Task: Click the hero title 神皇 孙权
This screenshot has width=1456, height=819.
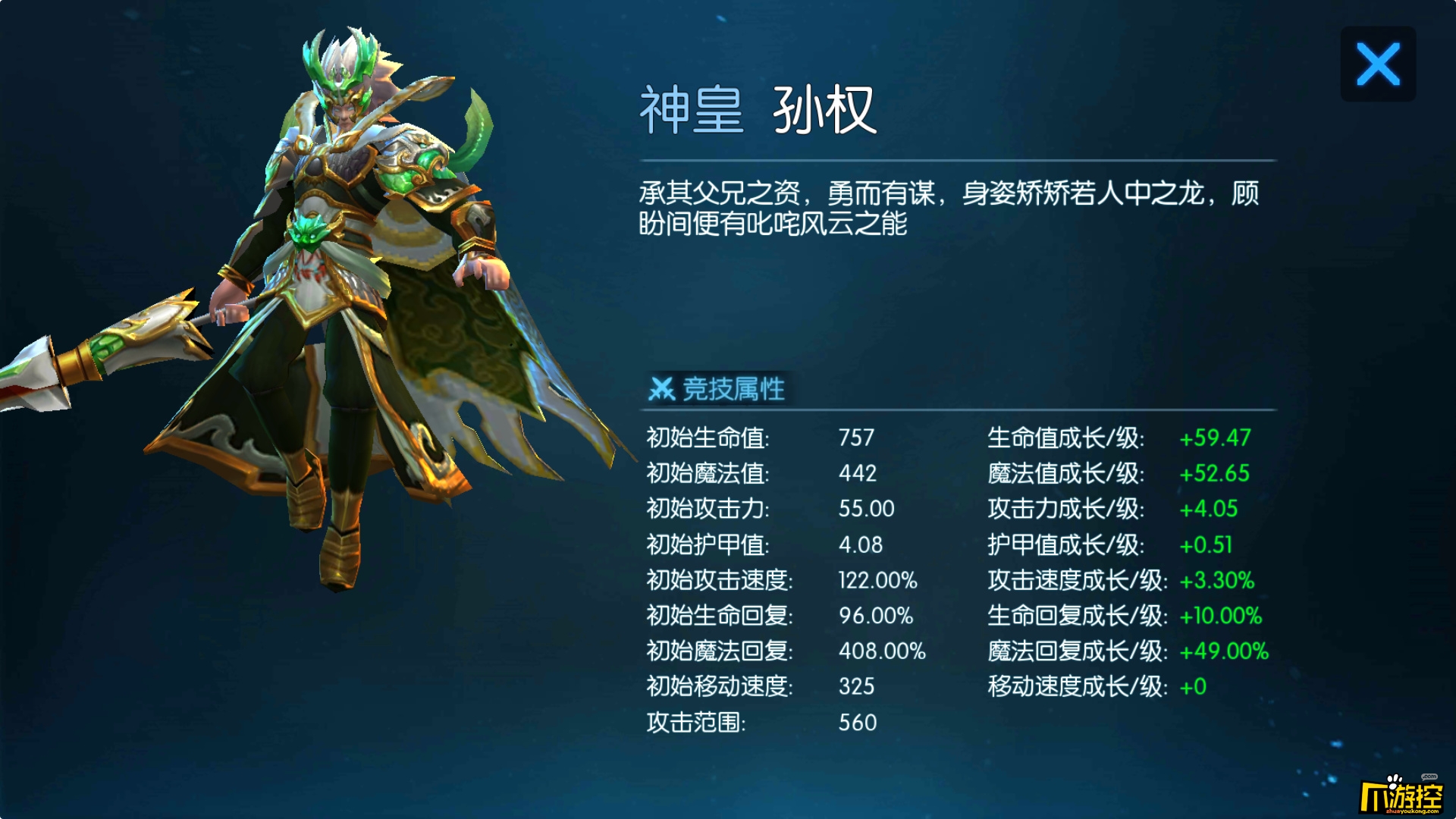Action: tap(758, 110)
